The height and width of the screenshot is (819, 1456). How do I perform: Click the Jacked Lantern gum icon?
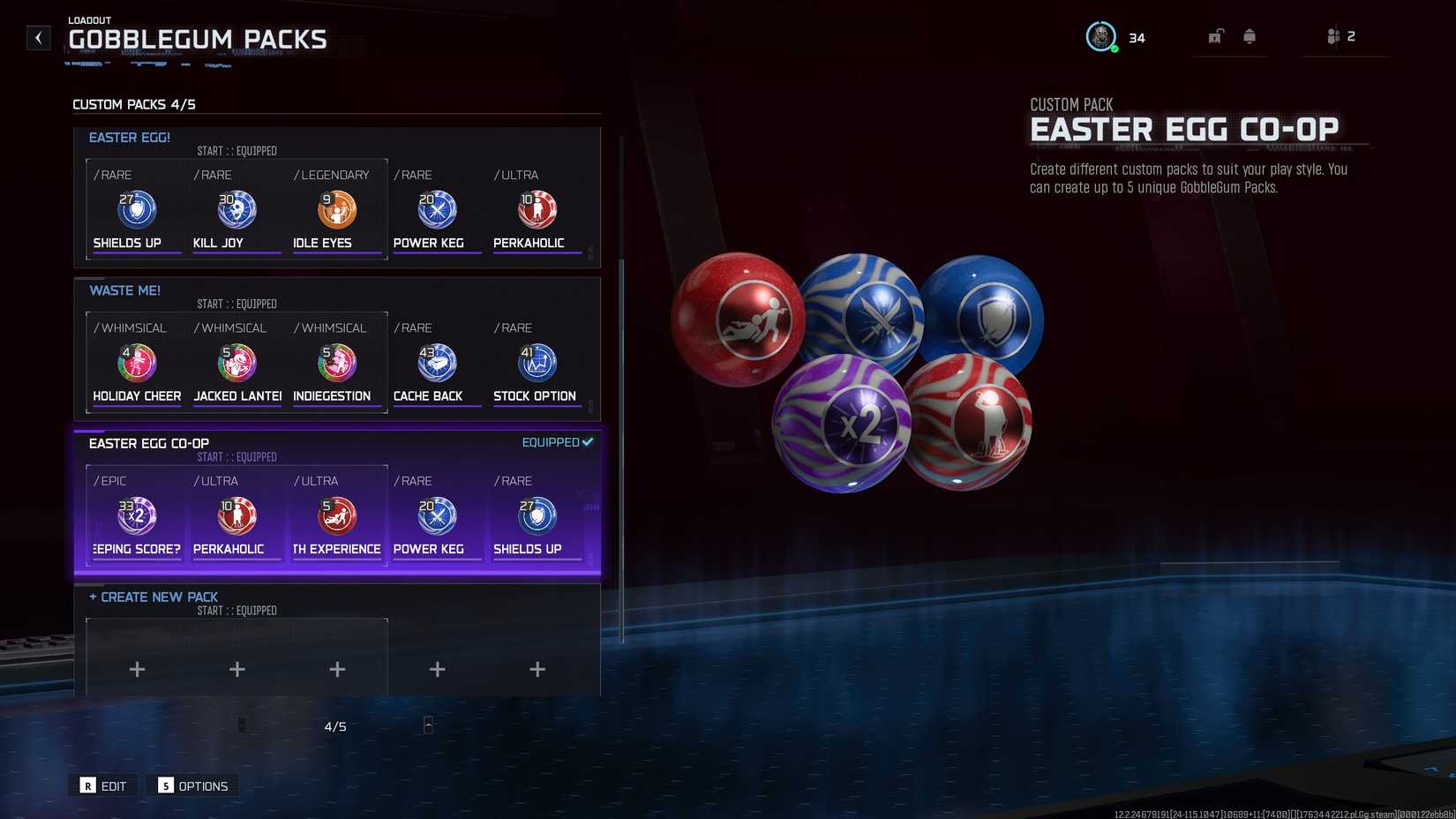[236, 362]
